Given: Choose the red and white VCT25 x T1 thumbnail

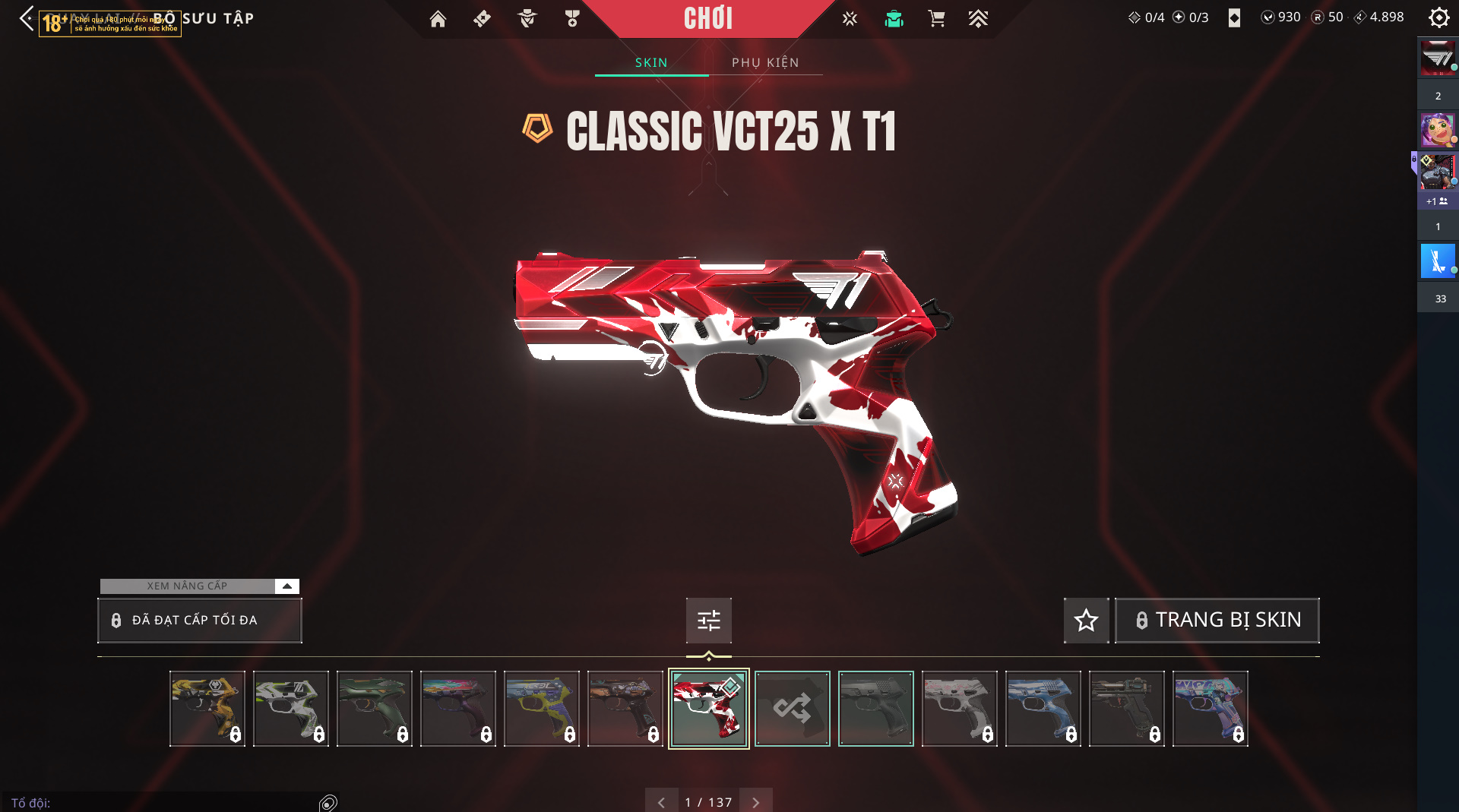Looking at the screenshot, I should coord(708,708).
